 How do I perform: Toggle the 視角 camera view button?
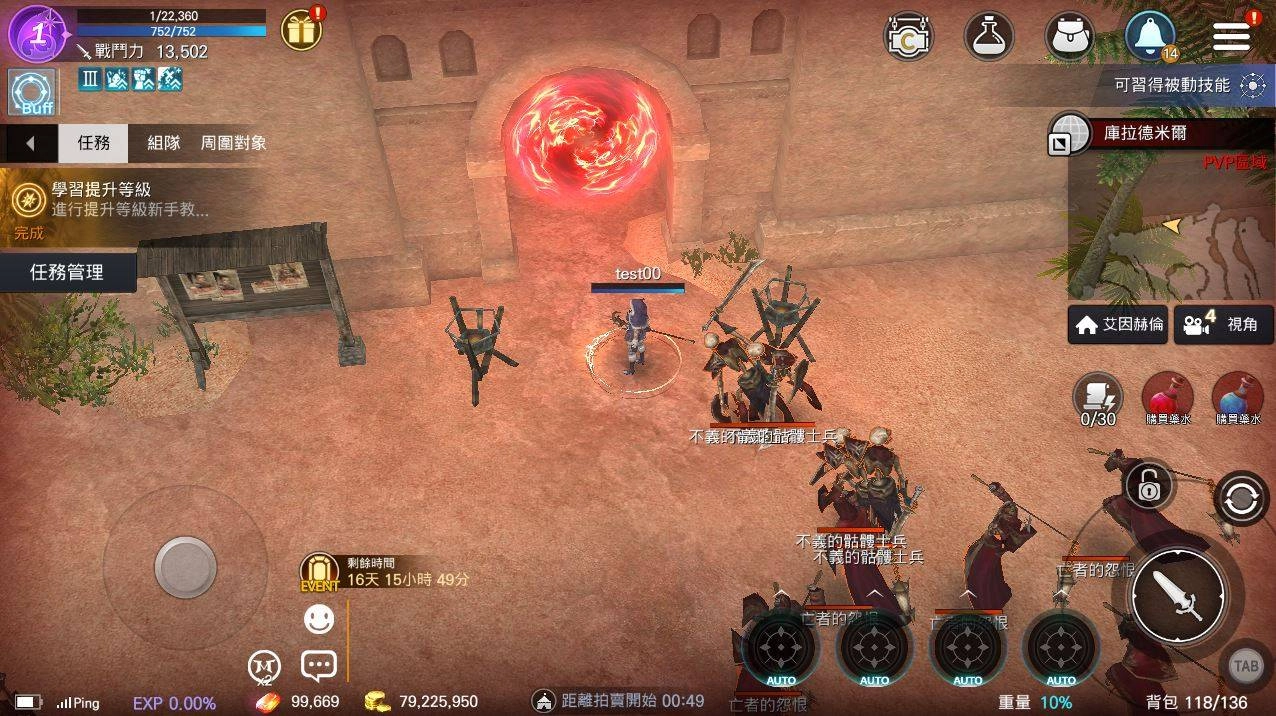coord(1223,325)
